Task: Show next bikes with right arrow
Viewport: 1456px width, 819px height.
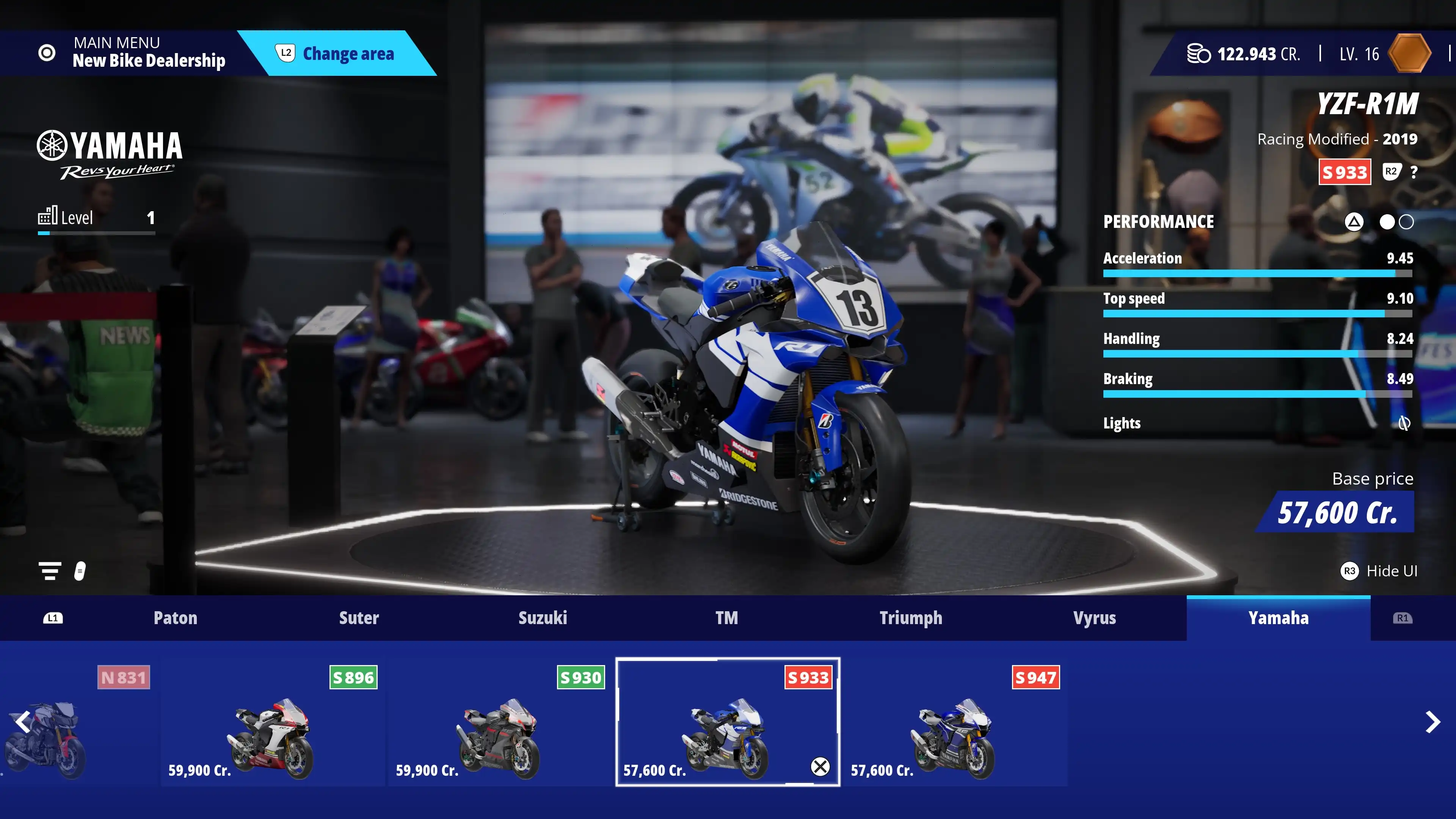Action: point(1432,722)
